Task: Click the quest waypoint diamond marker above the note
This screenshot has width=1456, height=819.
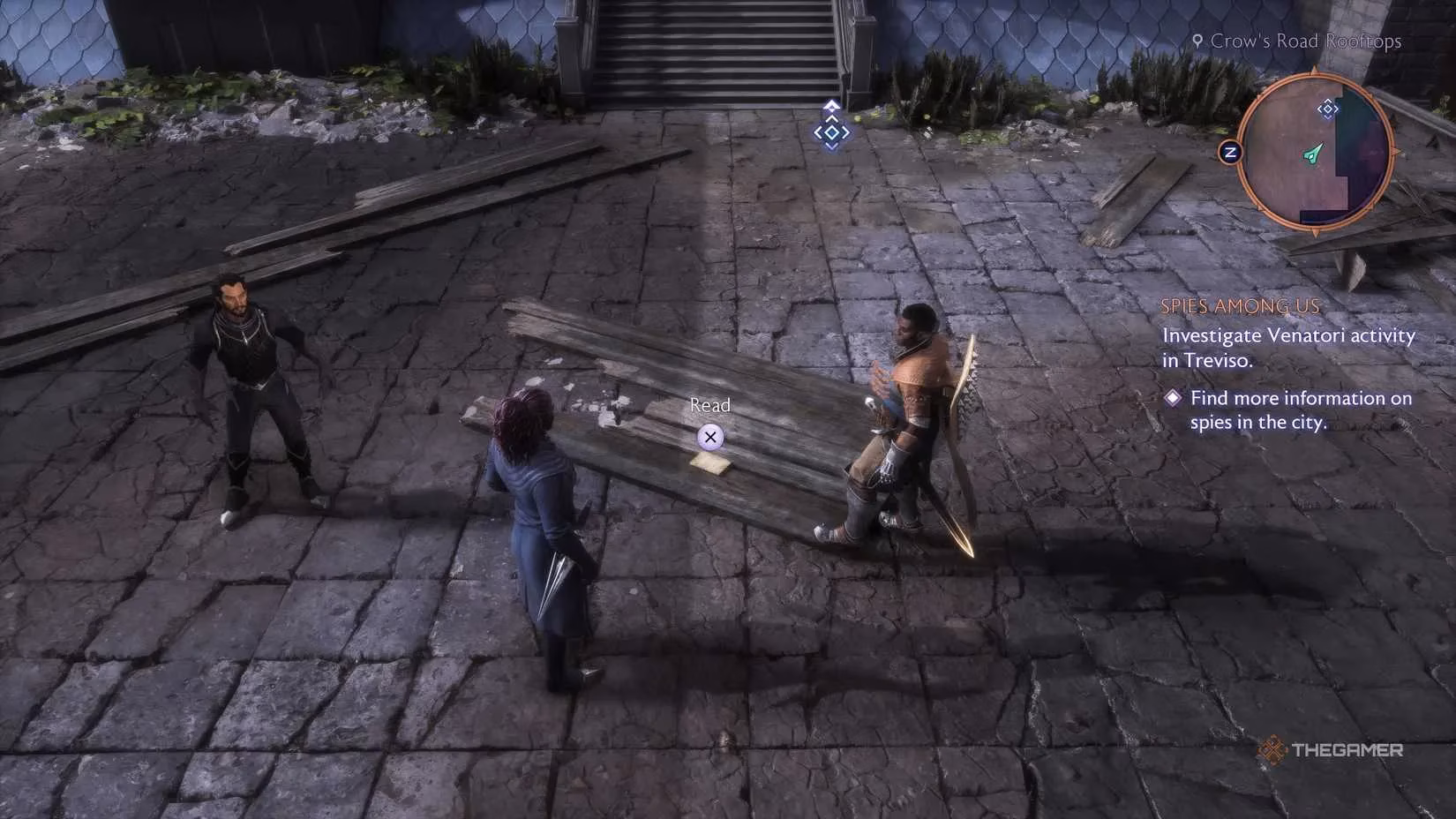Action: point(830,132)
